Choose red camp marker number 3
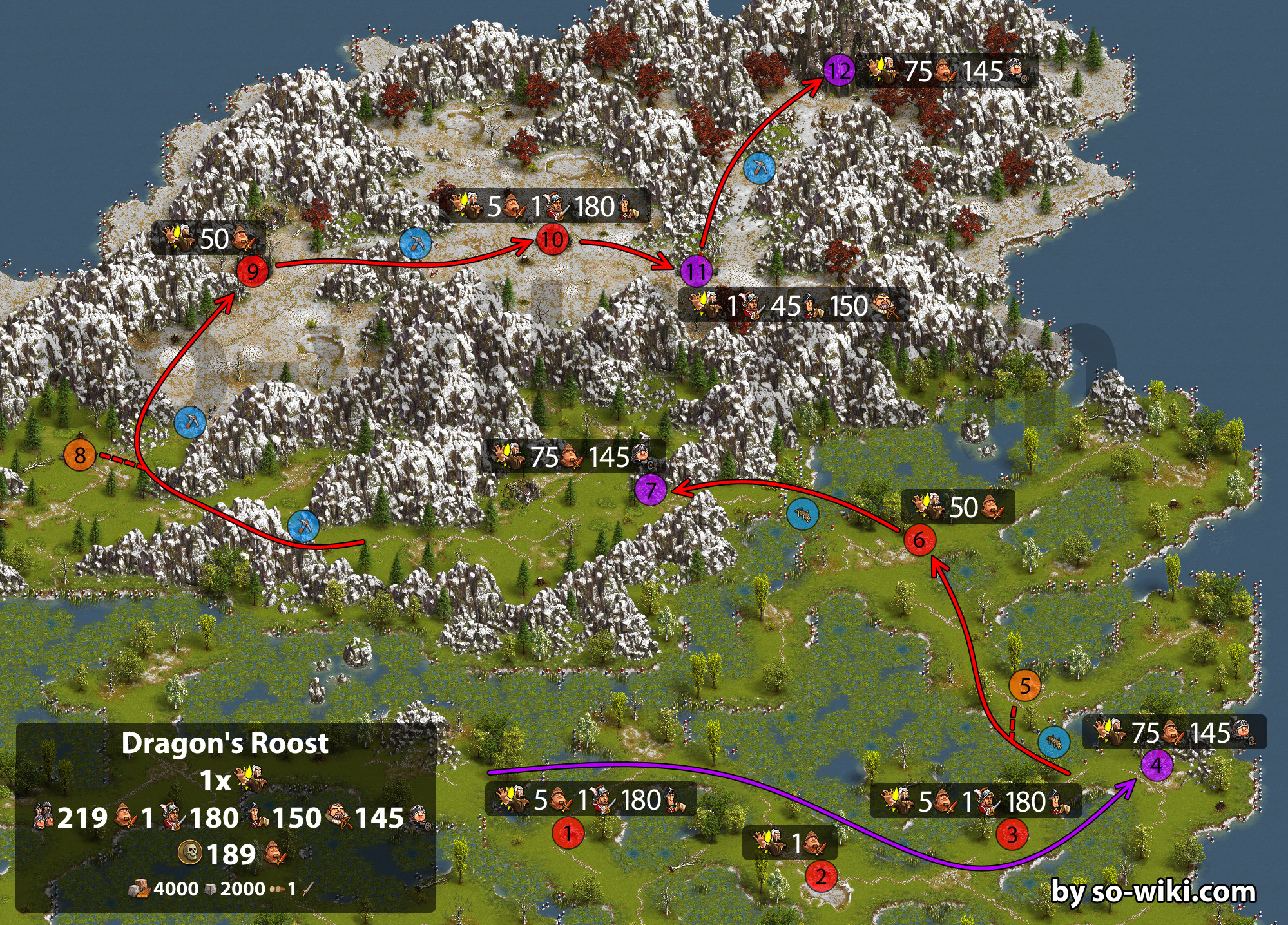Image resolution: width=1288 pixels, height=925 pixels. point(1012,835)
